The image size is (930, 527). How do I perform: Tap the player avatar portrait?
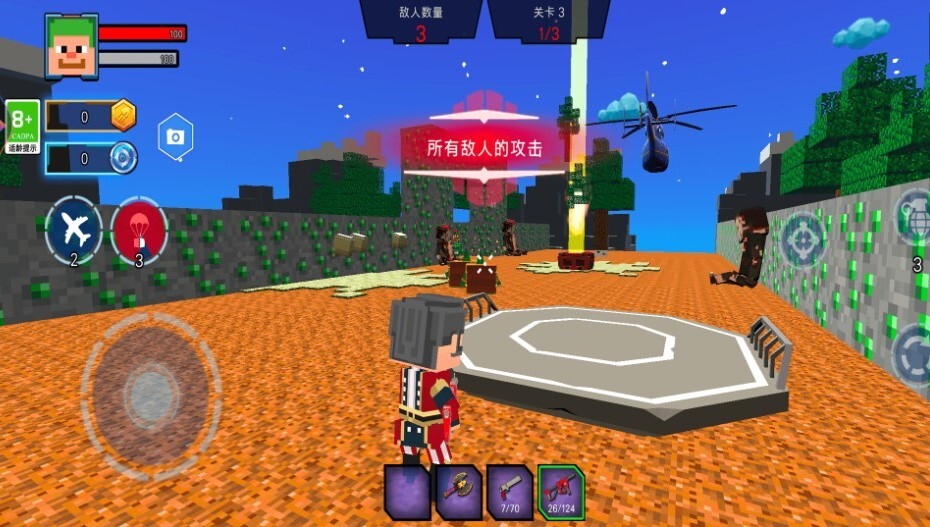click(x=71, y=47)
